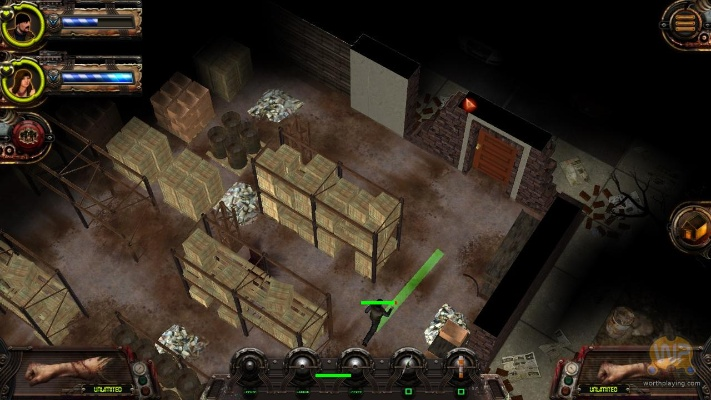Select the bearded man character portrait
The height and width of the screenshot is (400, 711).
coord(20,24)
